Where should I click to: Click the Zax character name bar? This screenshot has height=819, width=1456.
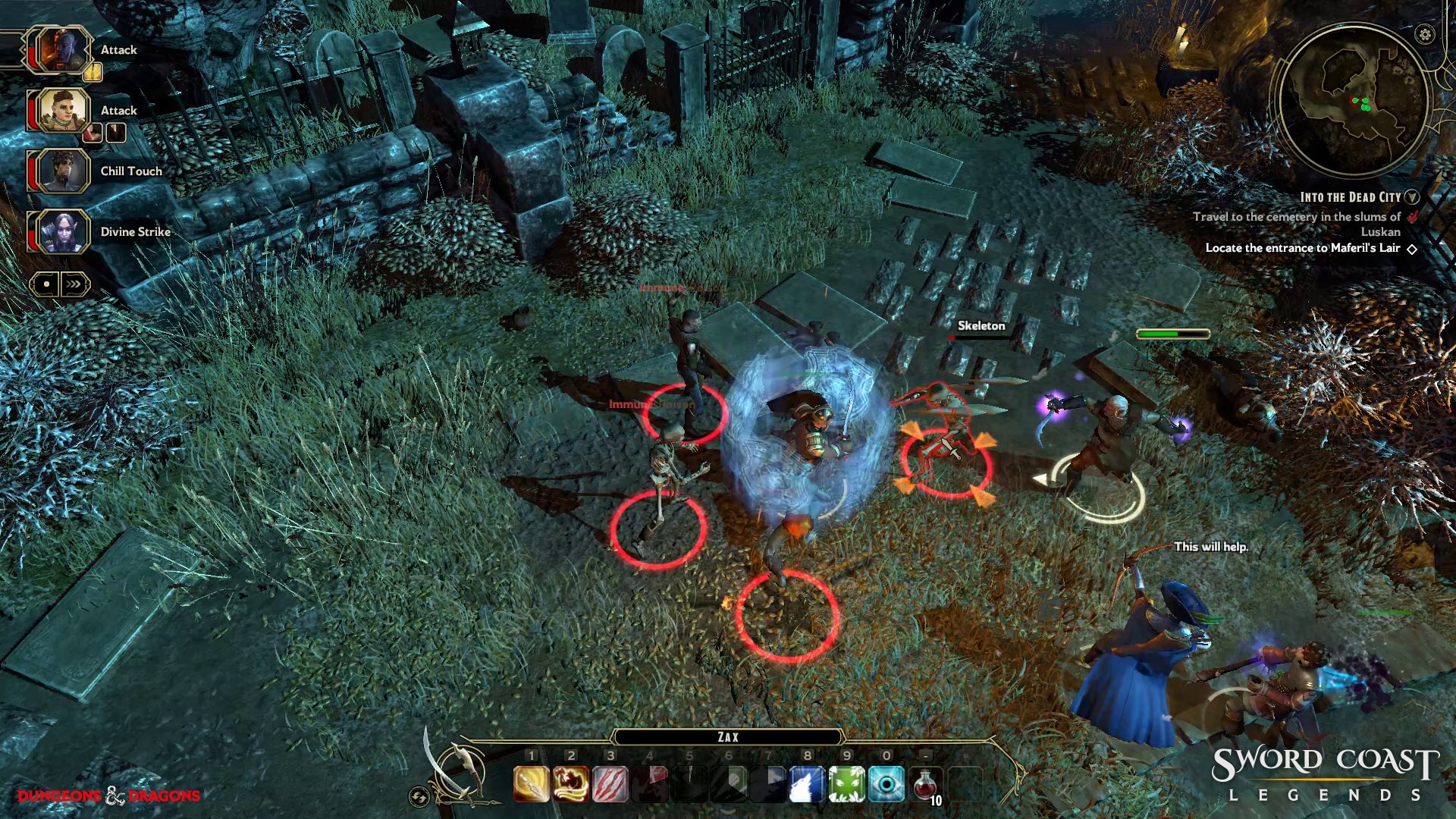728,737
